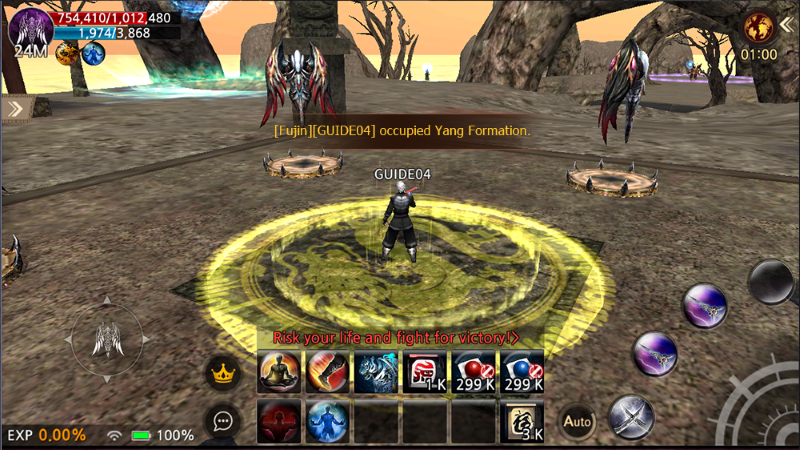Use the blue potion with 299K count
Screen dimensions: 800x450
[522, 371]
